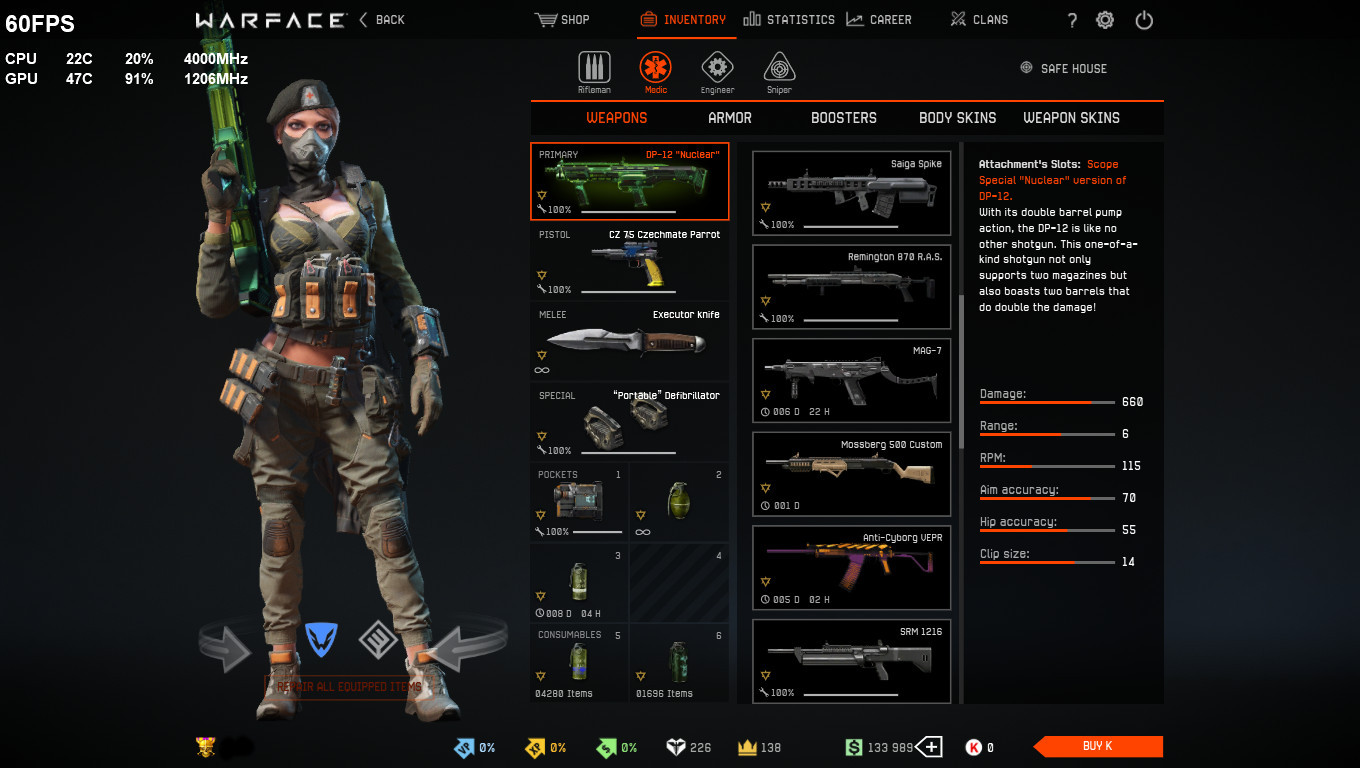Show the Weapon Skins tab
The height and width of the screenshot is (768, 1360).
point(1071,118)
